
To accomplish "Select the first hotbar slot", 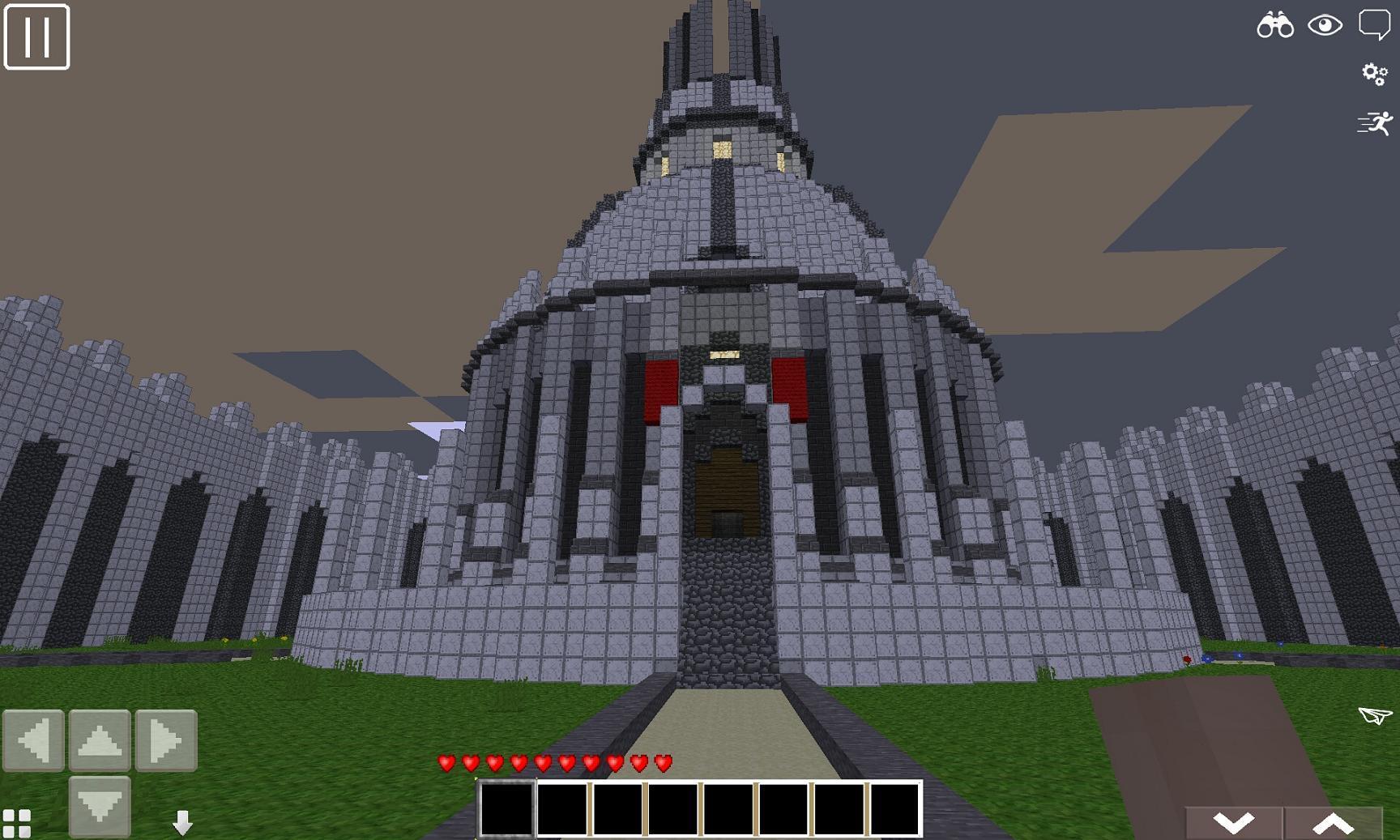I will [x=507, y=810].
